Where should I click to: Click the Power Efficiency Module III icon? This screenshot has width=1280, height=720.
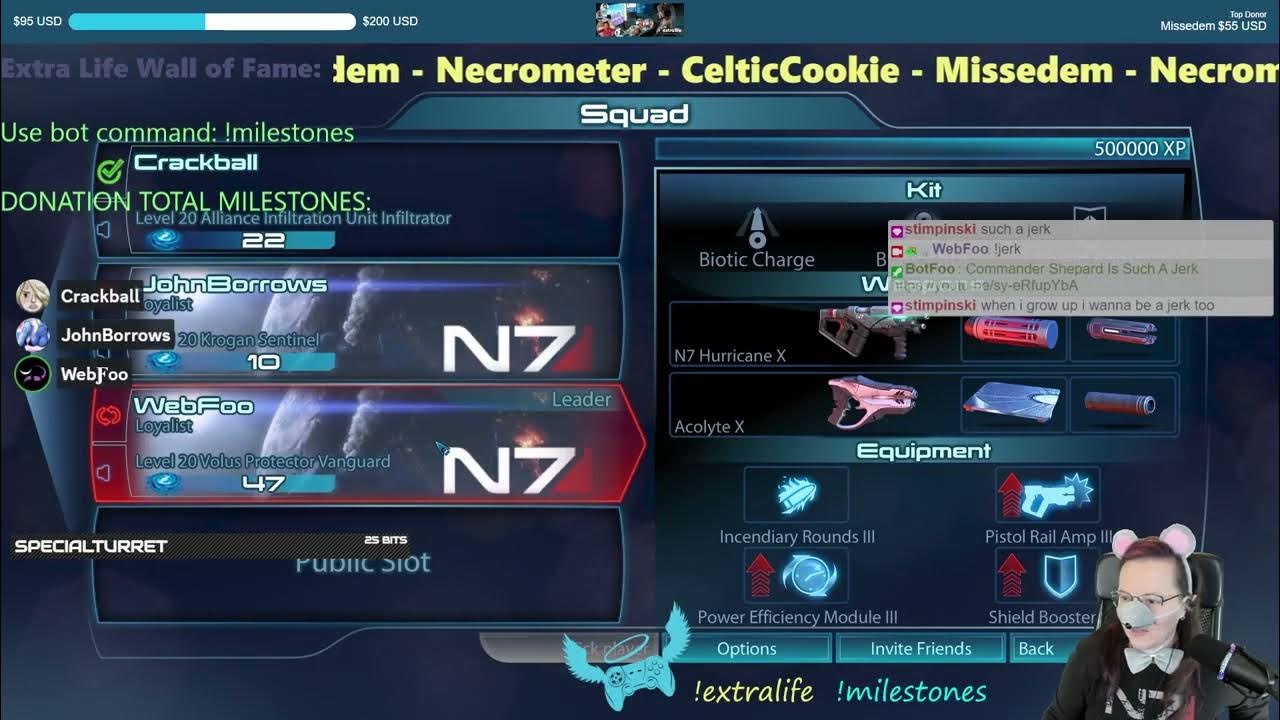pyautogui.click(x=796, y=573)
